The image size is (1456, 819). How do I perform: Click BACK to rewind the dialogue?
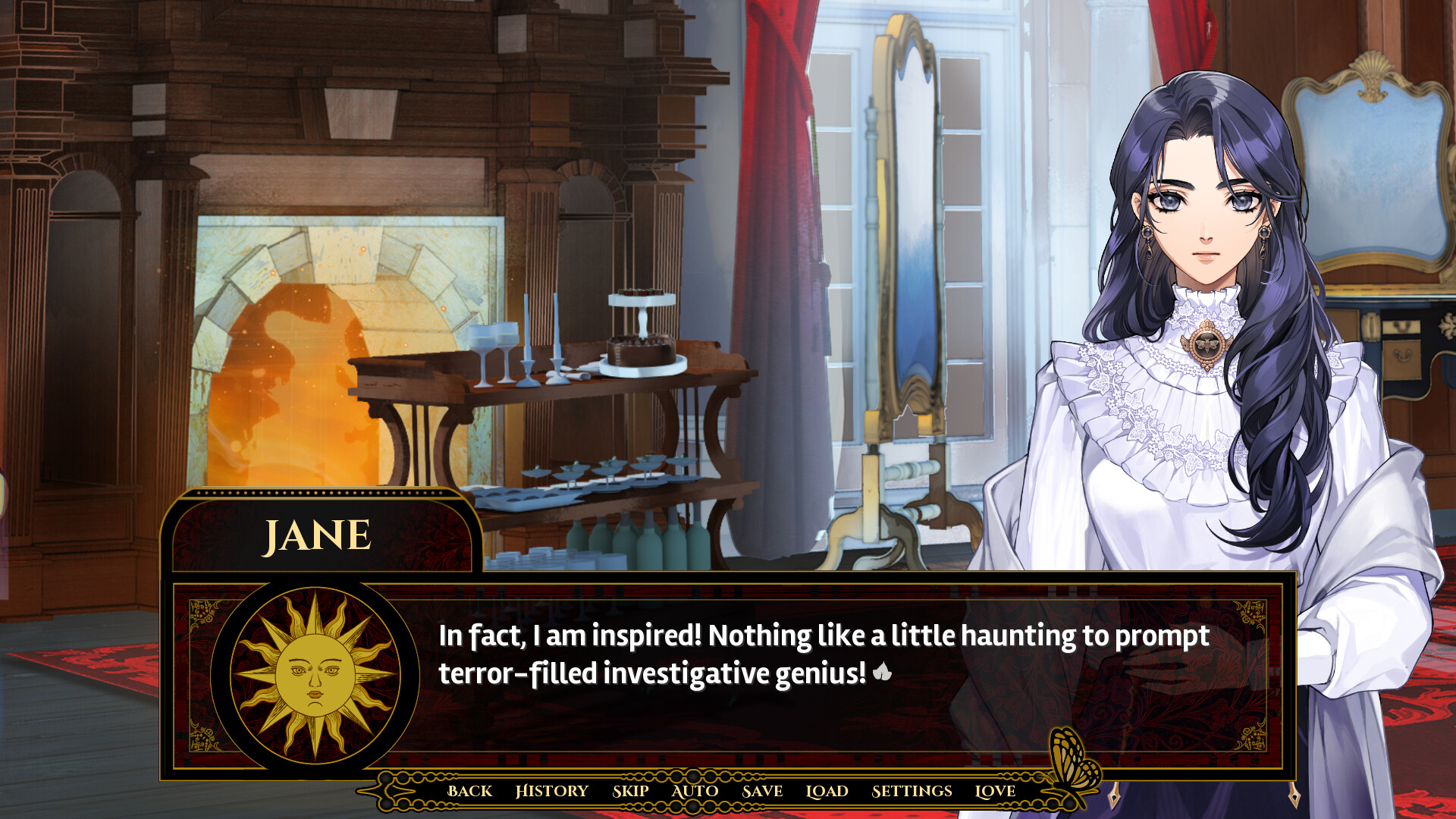point(469,791)
